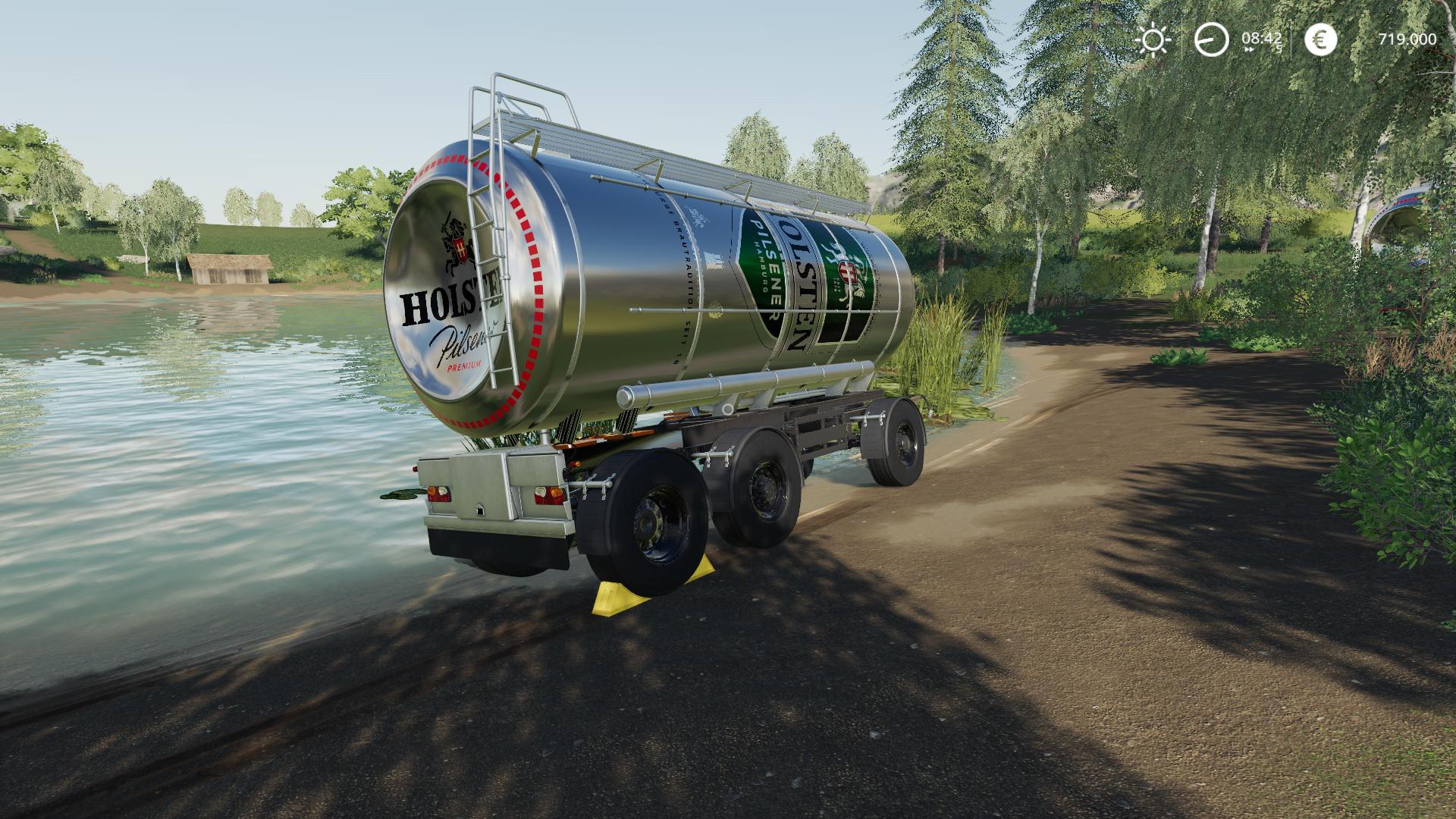The image size is (1456, 819).
Task: Click the fast-forward arrows under the clock
Action: coord(1247,51)
